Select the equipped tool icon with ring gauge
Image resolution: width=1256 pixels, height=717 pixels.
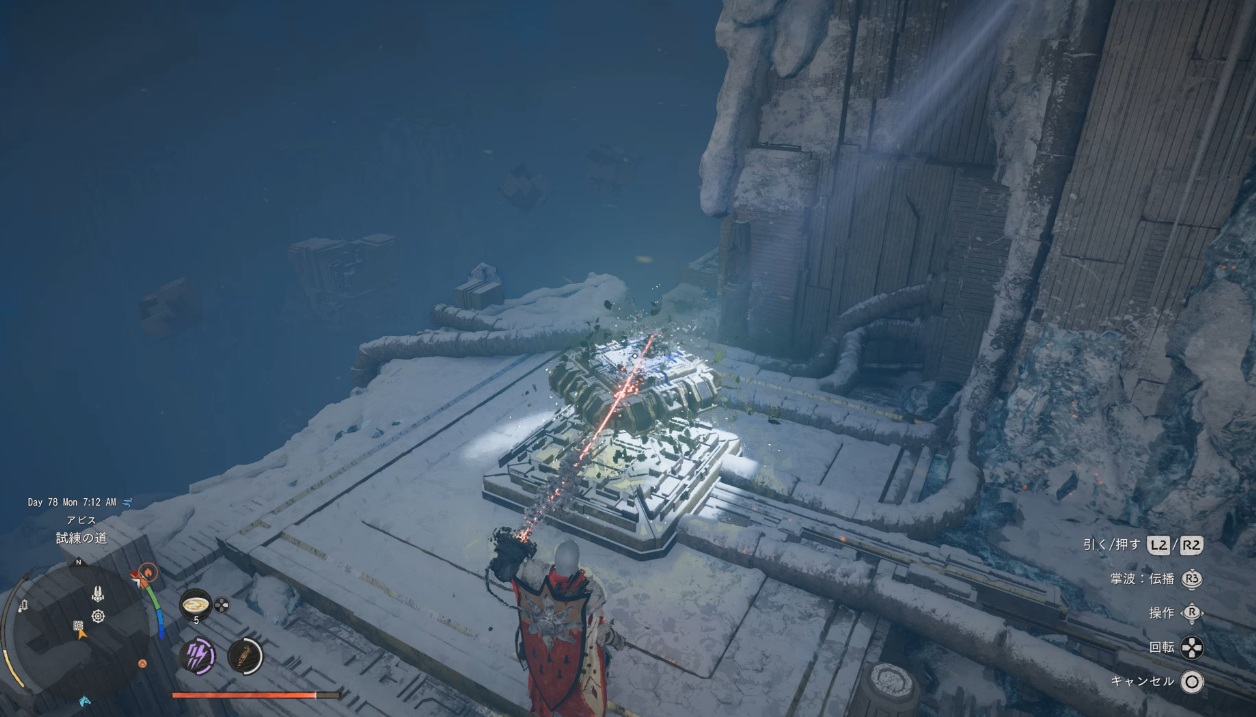pyautogui.click(x=244, y=656)
